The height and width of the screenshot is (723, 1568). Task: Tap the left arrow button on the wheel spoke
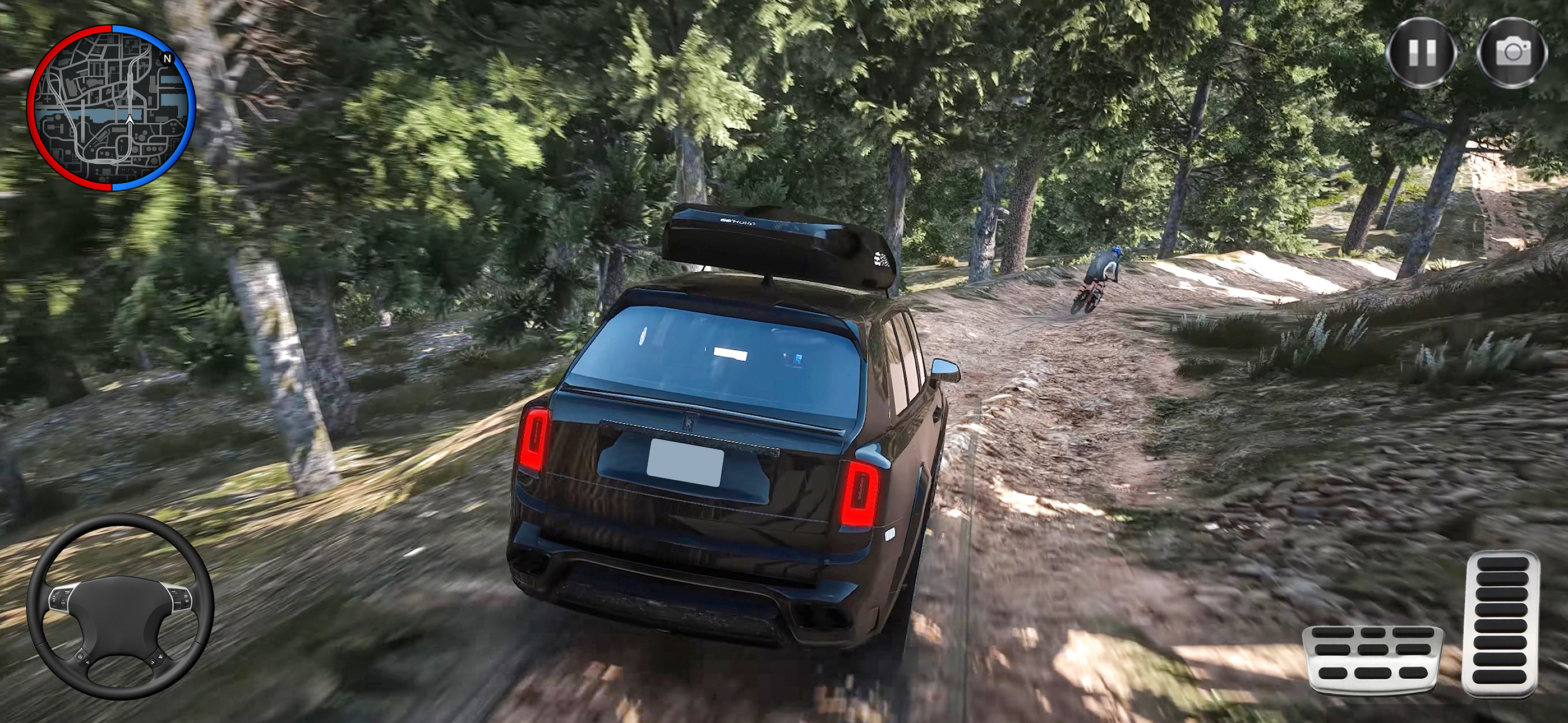click(x=87, y=662)
